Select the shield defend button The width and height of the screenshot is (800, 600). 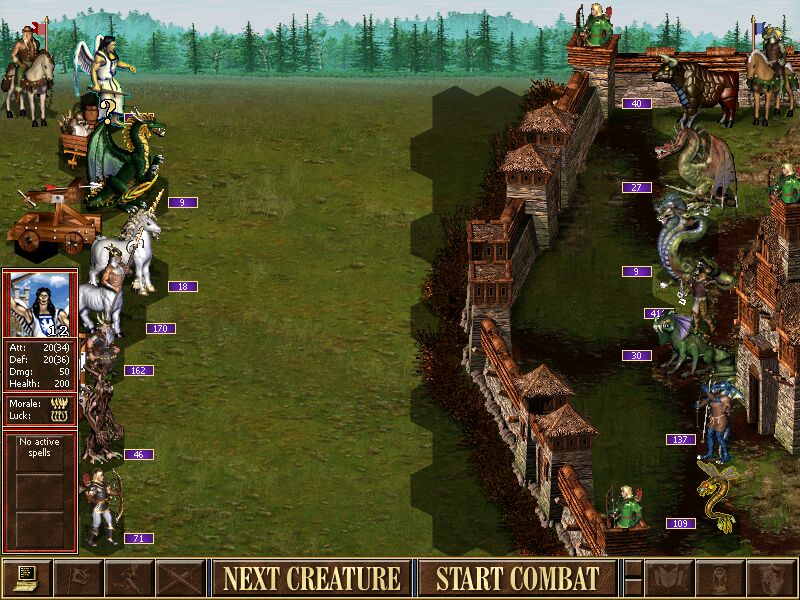(x=771, y=577)
